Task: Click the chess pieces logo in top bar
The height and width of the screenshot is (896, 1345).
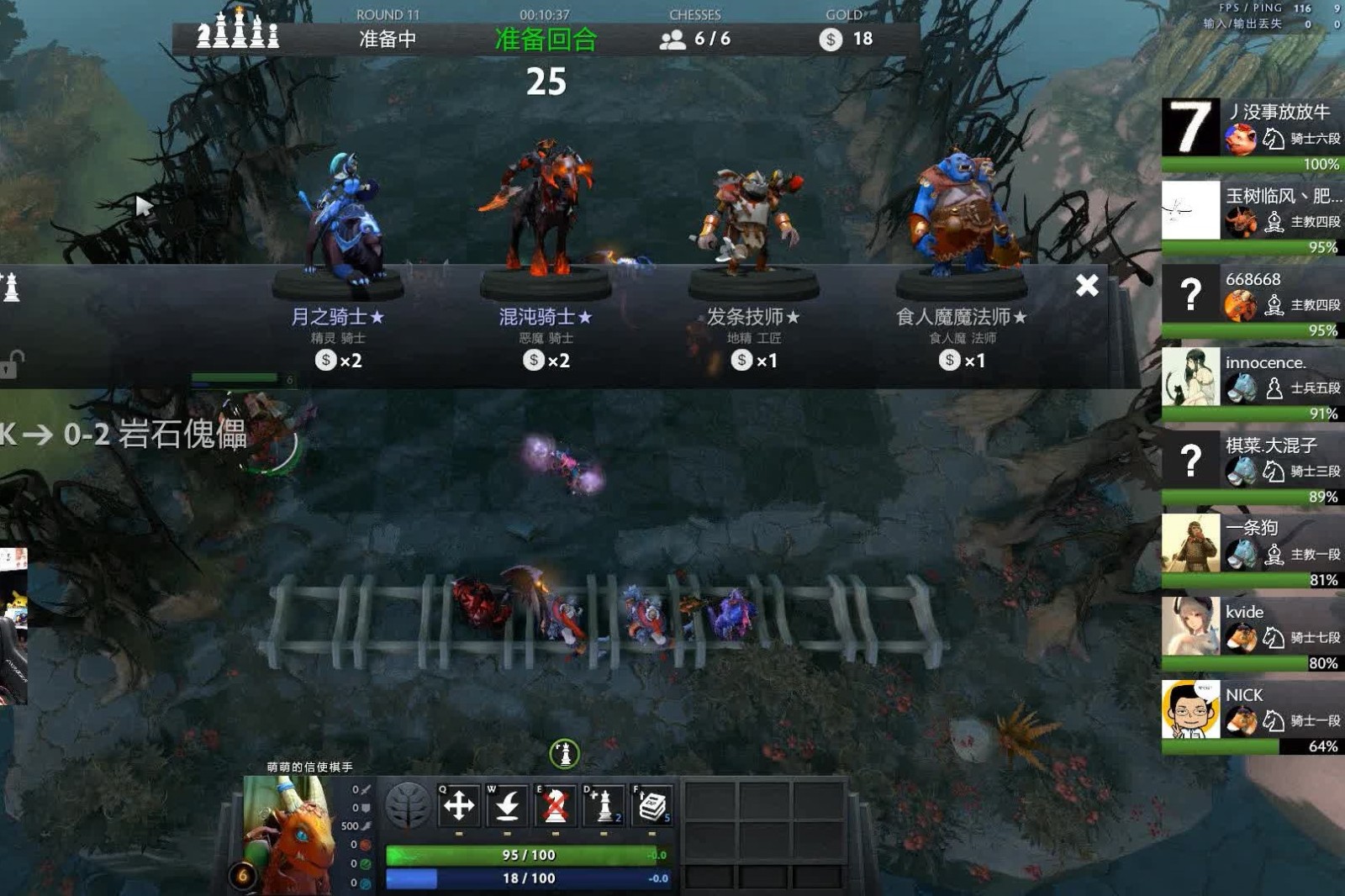Action: coord(238,30)
